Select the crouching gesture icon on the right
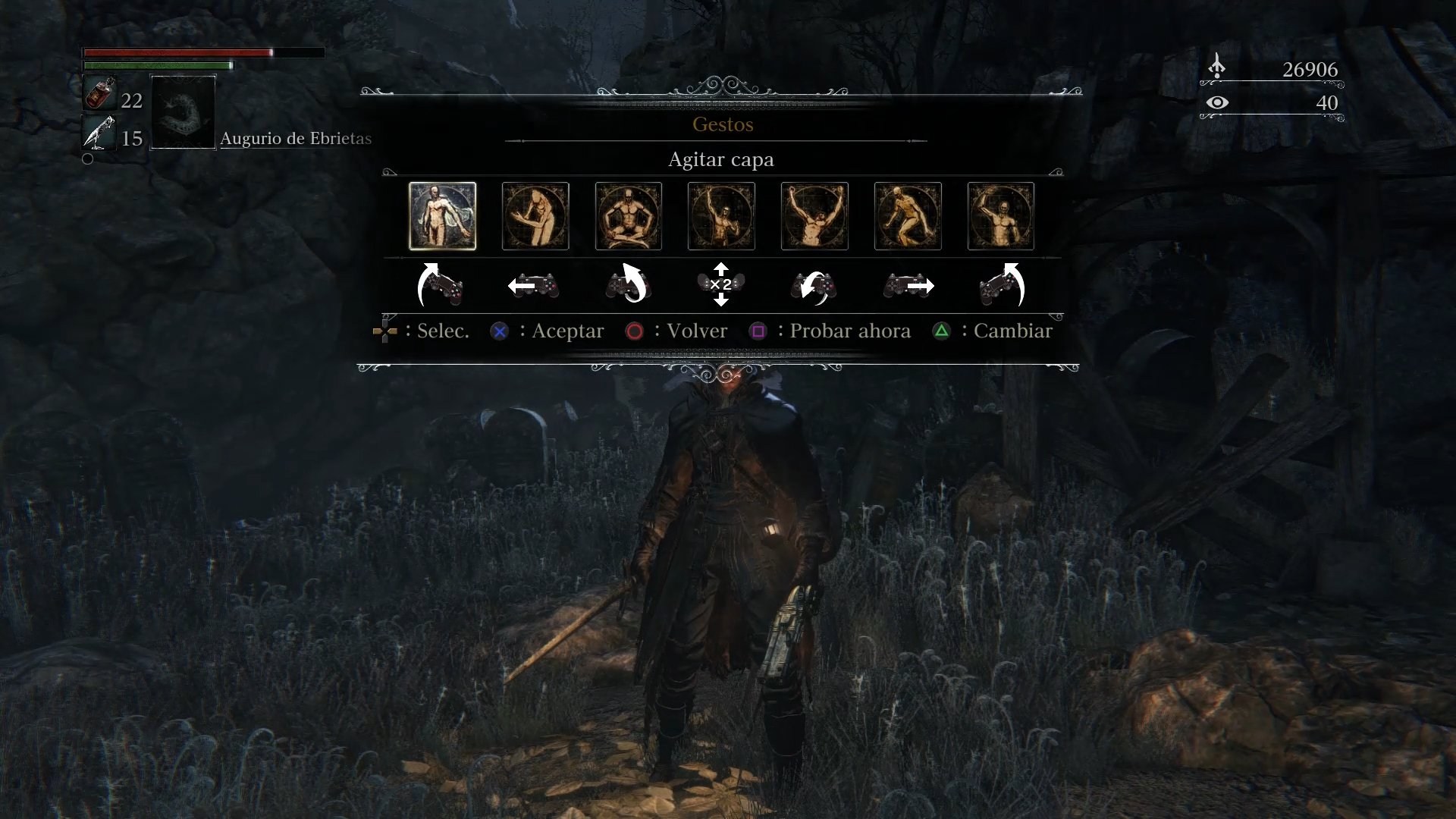This screenshot has width=1456, height=819. (908, 216)
